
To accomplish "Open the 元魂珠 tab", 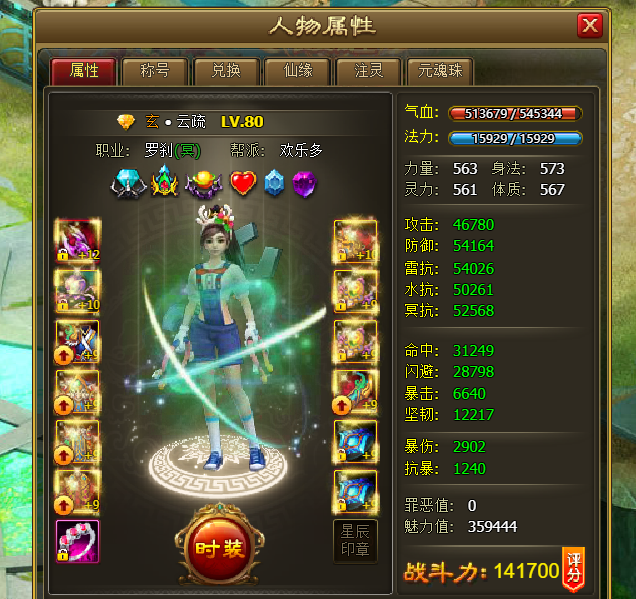I will pos(441,71).
